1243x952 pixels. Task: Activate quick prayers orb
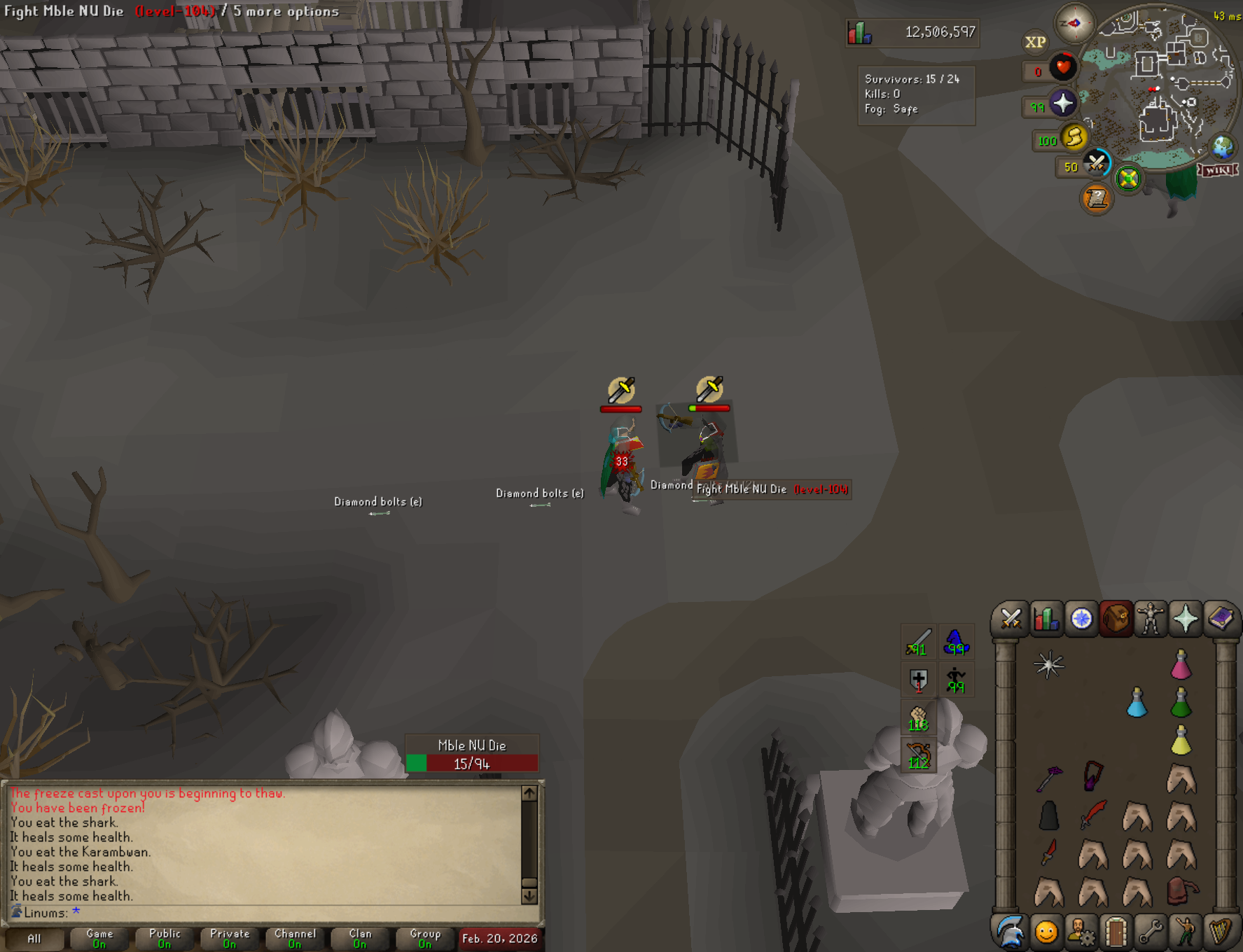pyautogui.click(x=1062, y=104)
